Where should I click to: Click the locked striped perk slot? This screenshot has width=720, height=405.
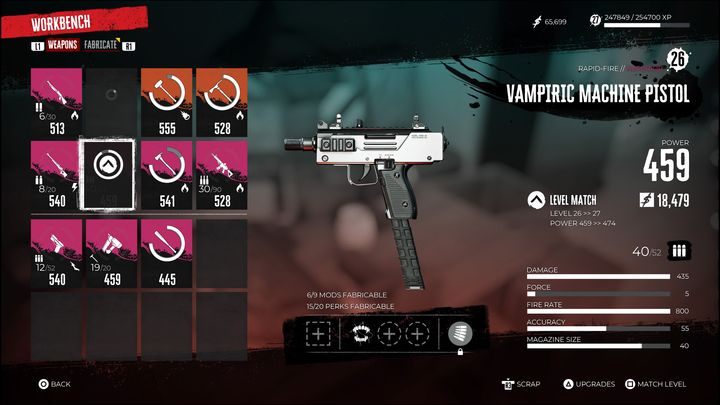462,335
